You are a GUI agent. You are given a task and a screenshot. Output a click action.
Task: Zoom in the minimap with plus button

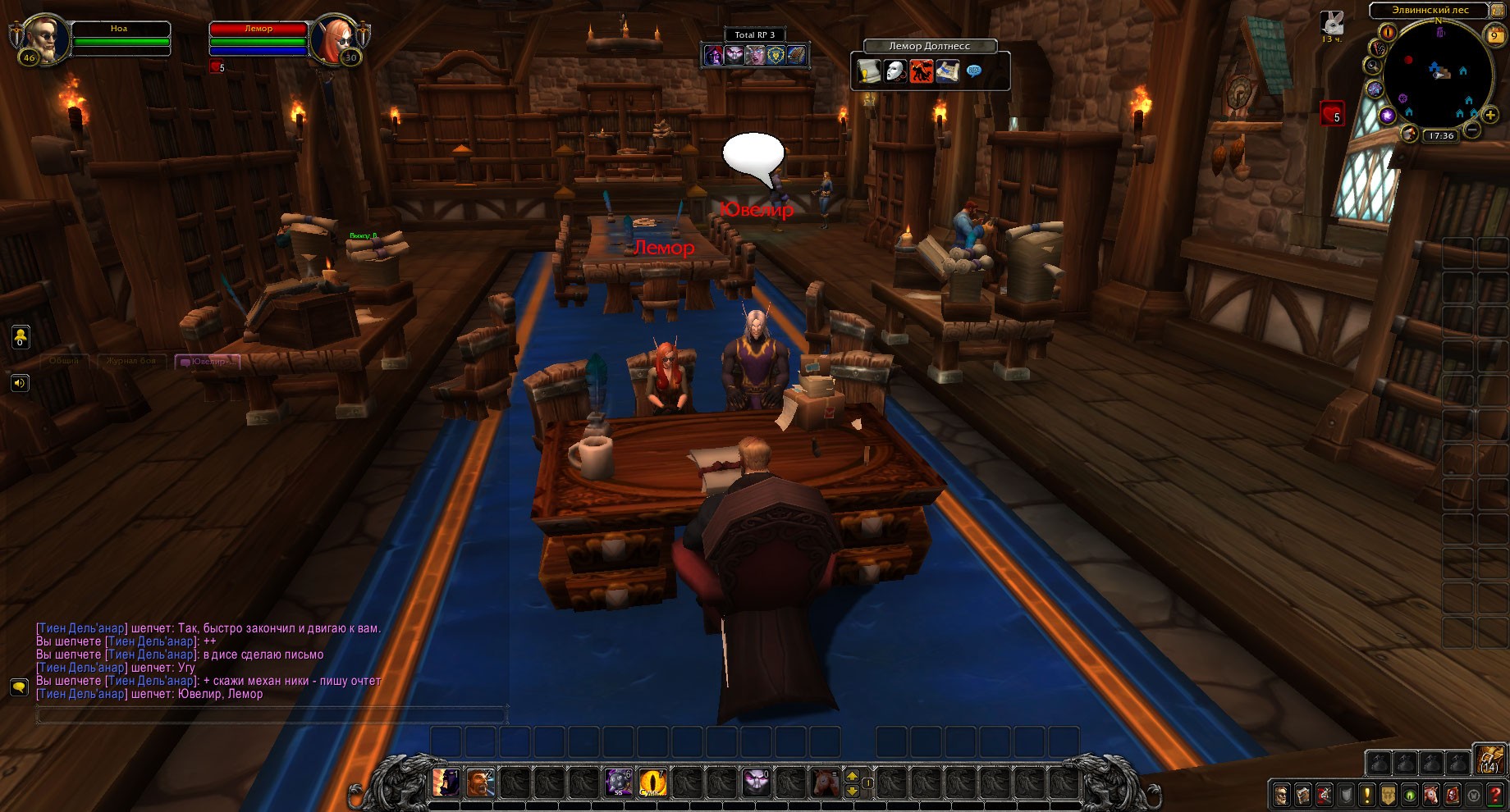click(x=1490, y=115)
